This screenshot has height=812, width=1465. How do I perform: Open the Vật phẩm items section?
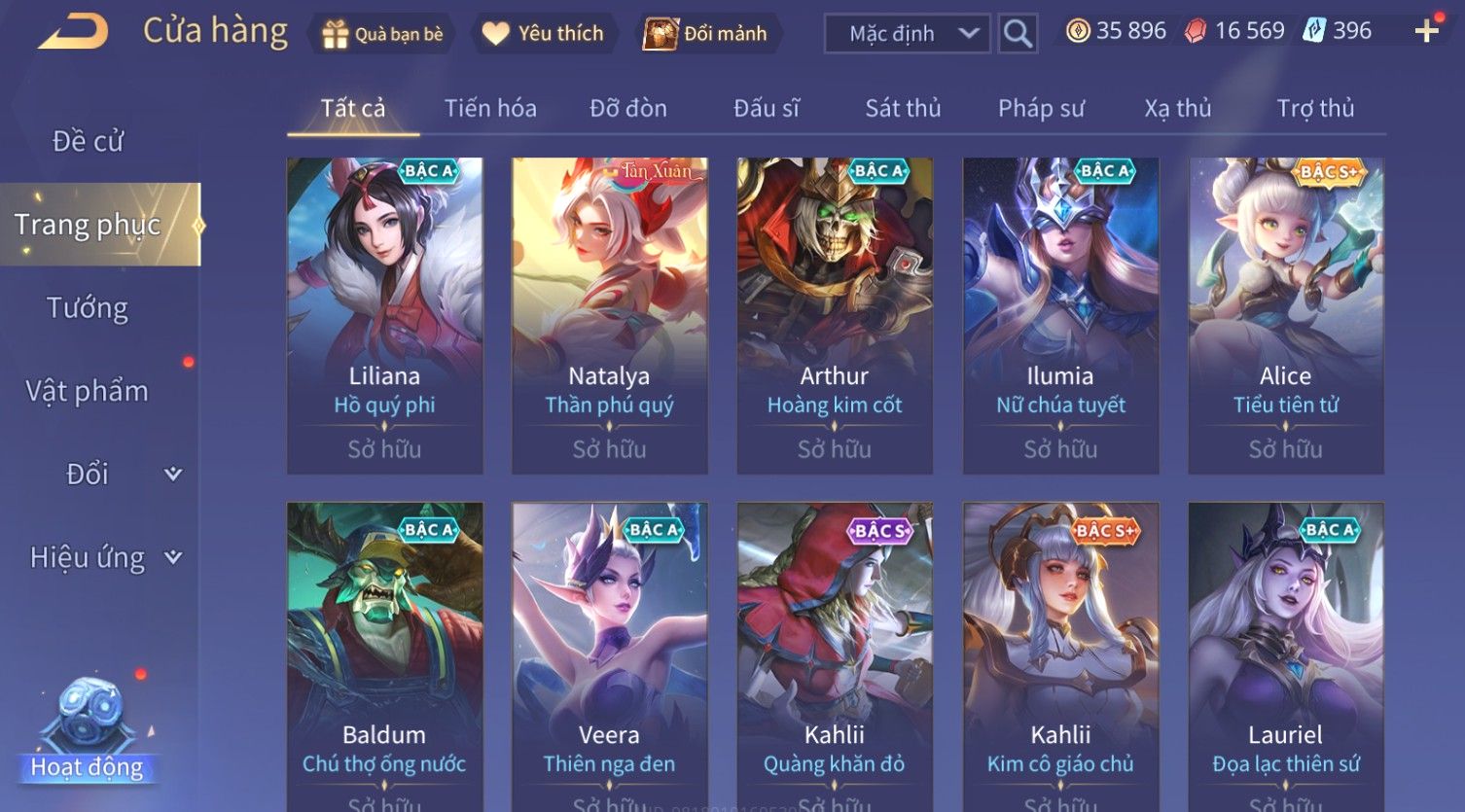tap(88, 391)
